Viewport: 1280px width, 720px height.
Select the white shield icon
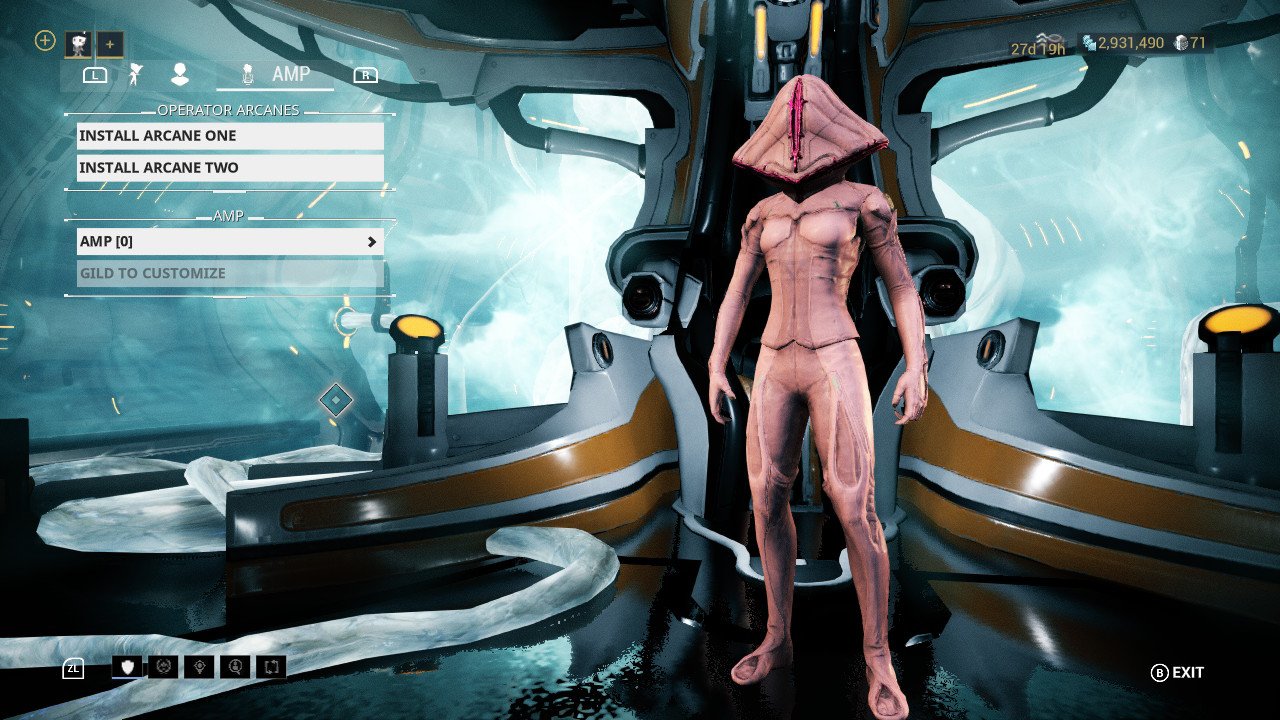click(127, 667)
